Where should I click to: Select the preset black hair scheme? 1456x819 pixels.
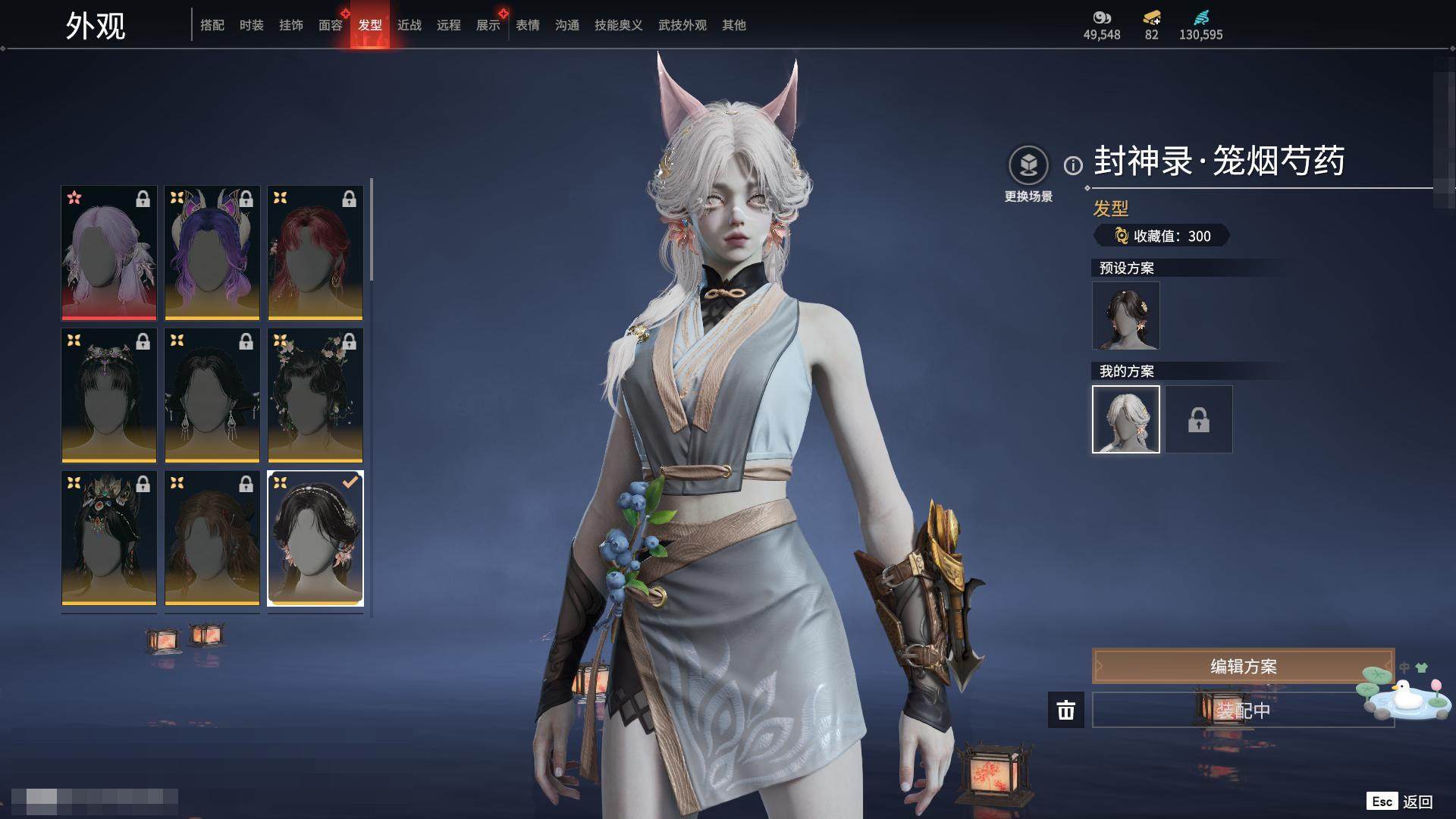(x=1125, y=315)
